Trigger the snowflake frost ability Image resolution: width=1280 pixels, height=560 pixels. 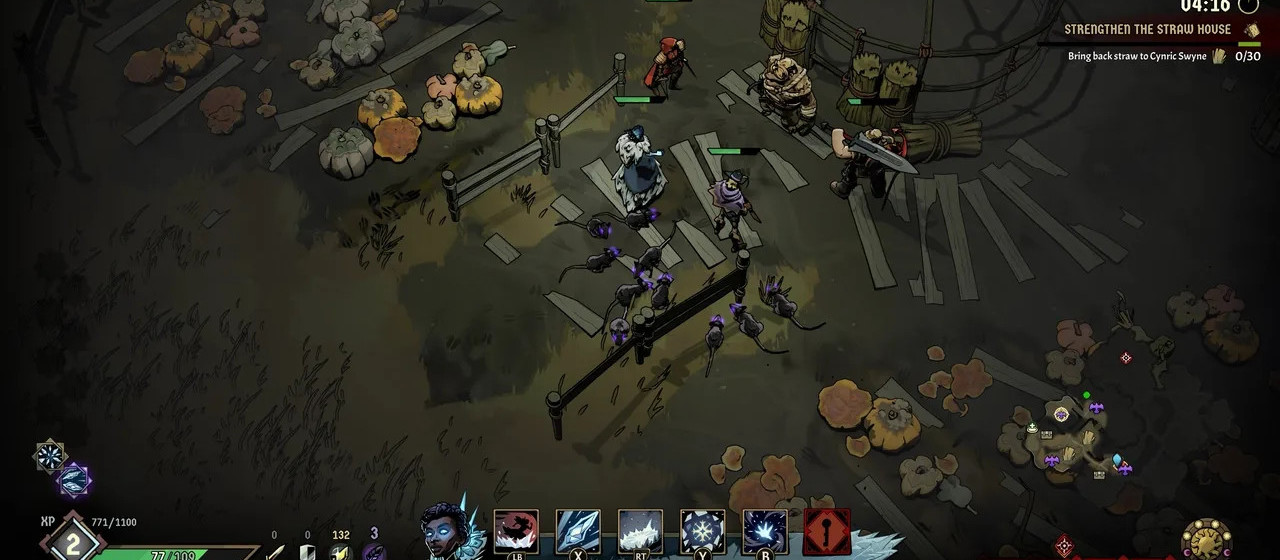pos(702,531)
